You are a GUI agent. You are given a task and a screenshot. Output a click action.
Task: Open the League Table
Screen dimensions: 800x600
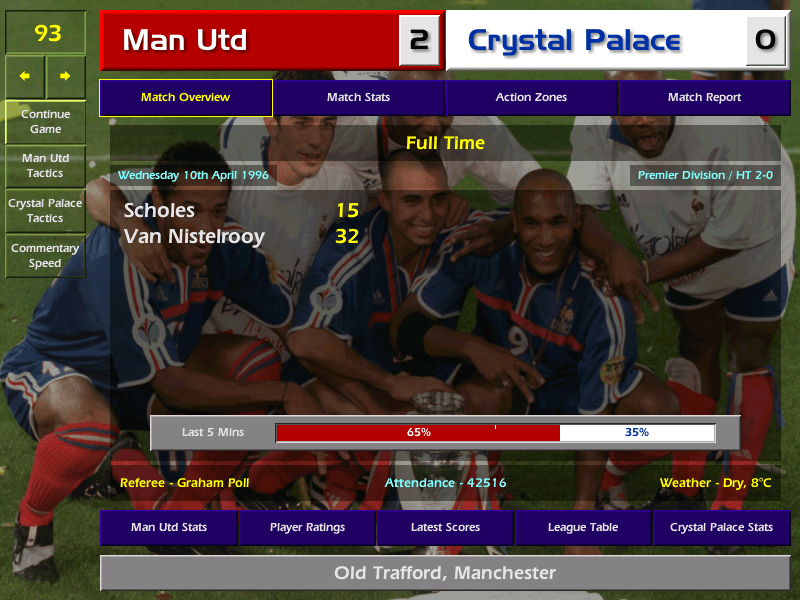coord(583,527)
